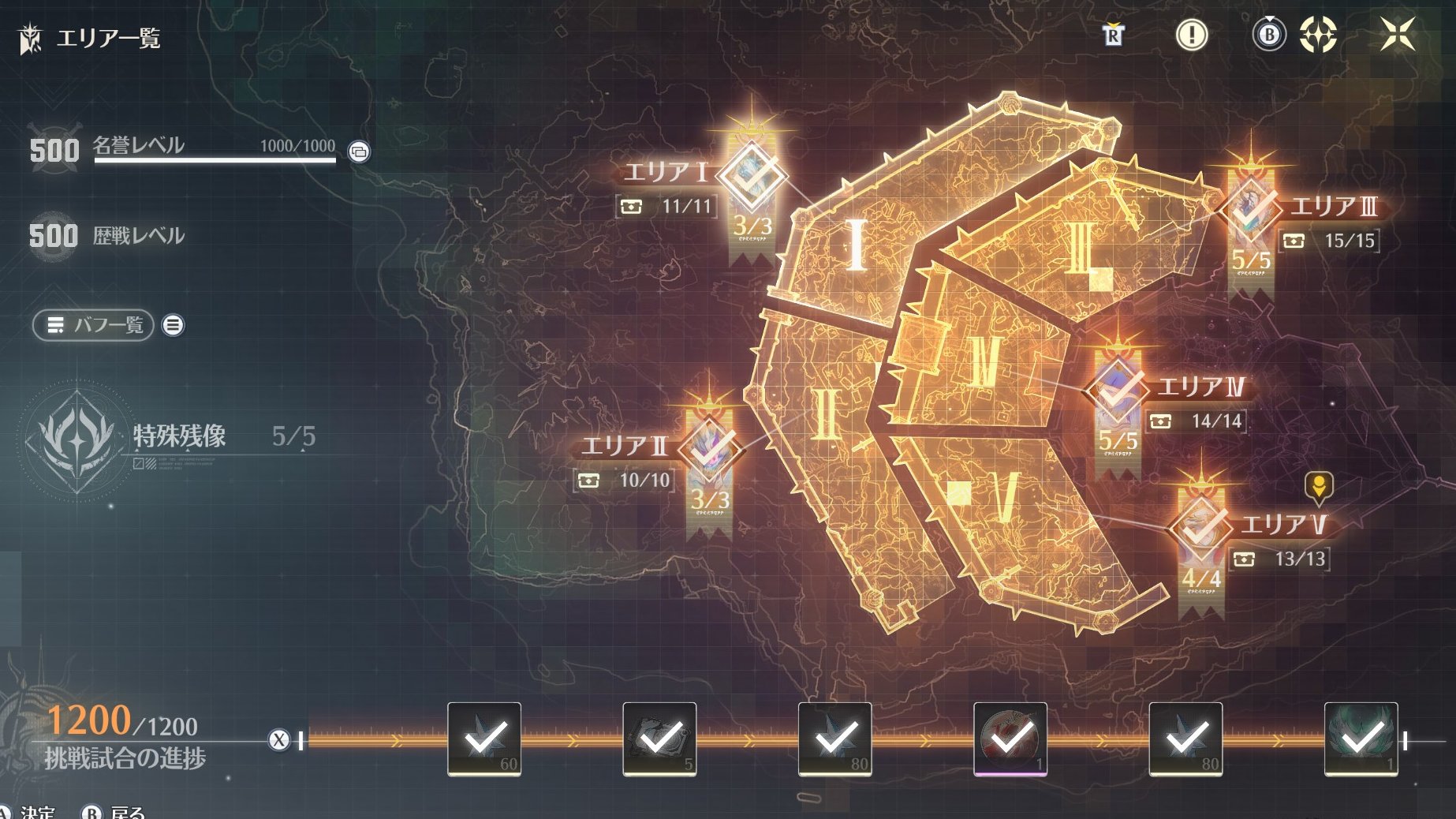Click the yellow map pin above エリアV
The image size is (1456, 819).
tap(1318, 487)
